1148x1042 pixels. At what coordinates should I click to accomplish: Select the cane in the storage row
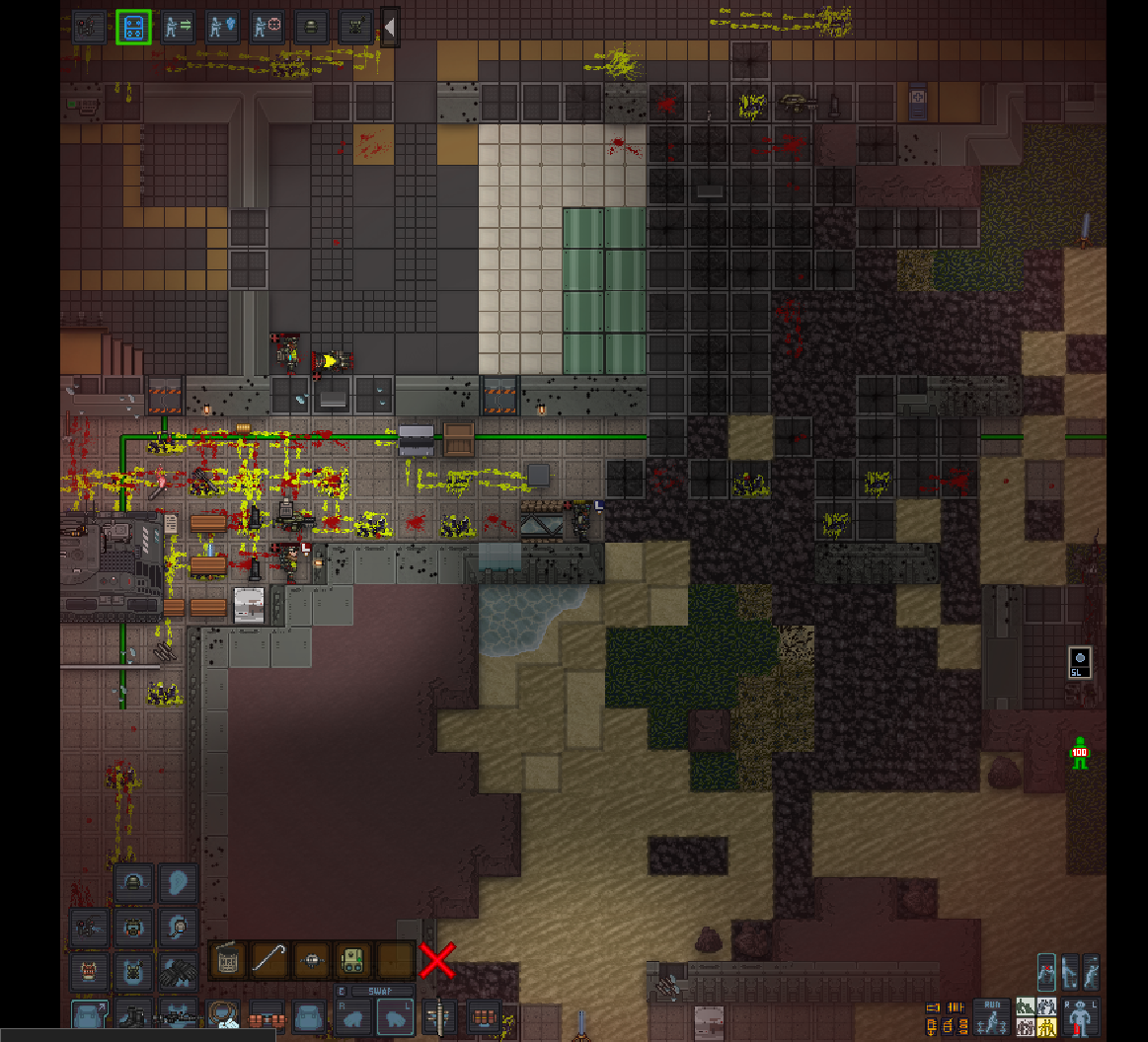click(x=268, y=959)
